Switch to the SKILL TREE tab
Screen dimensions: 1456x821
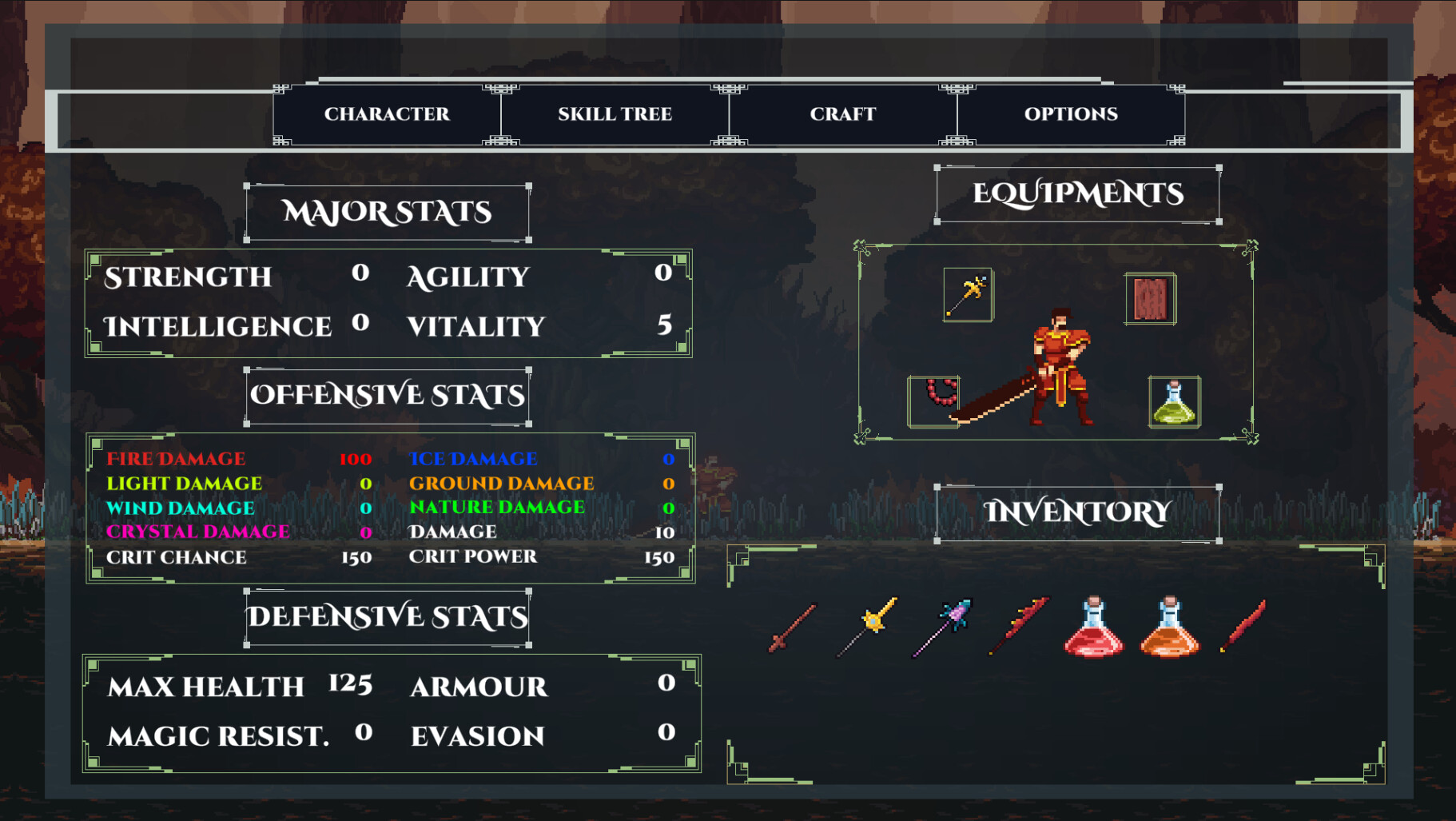[615, 114]
